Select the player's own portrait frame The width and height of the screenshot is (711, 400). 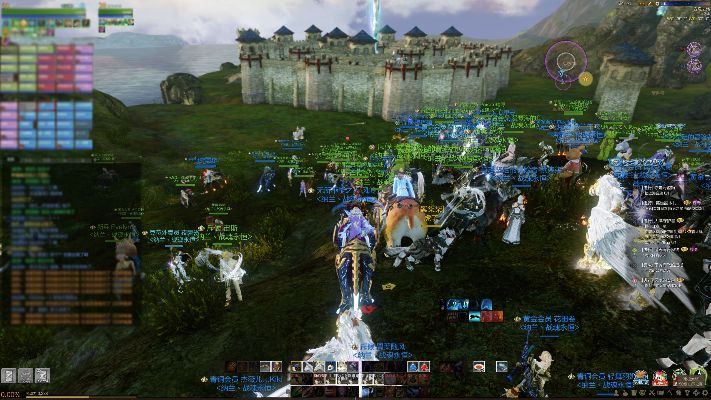[x=46, y=15]
